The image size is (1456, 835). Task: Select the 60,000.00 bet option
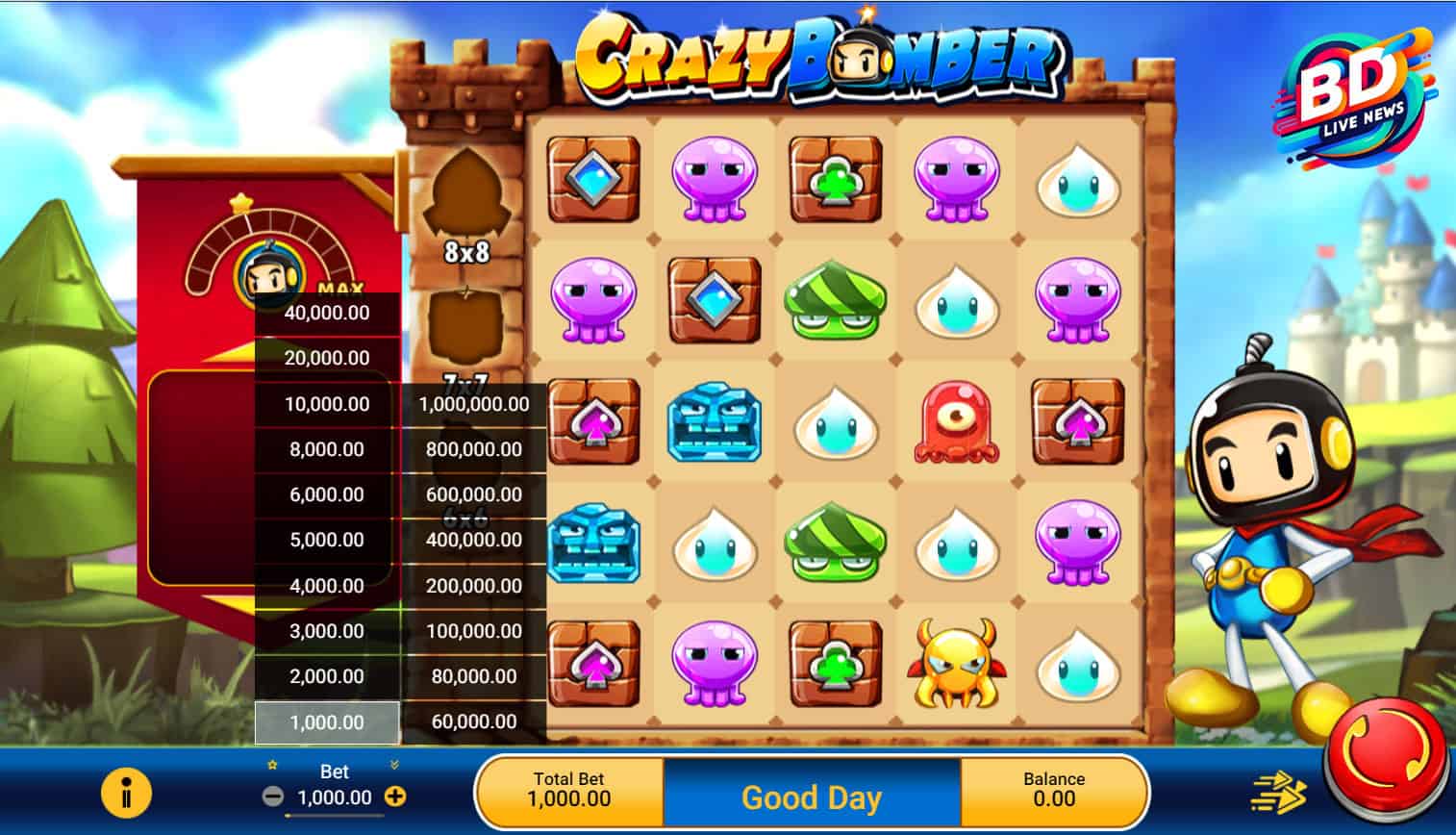473,721
